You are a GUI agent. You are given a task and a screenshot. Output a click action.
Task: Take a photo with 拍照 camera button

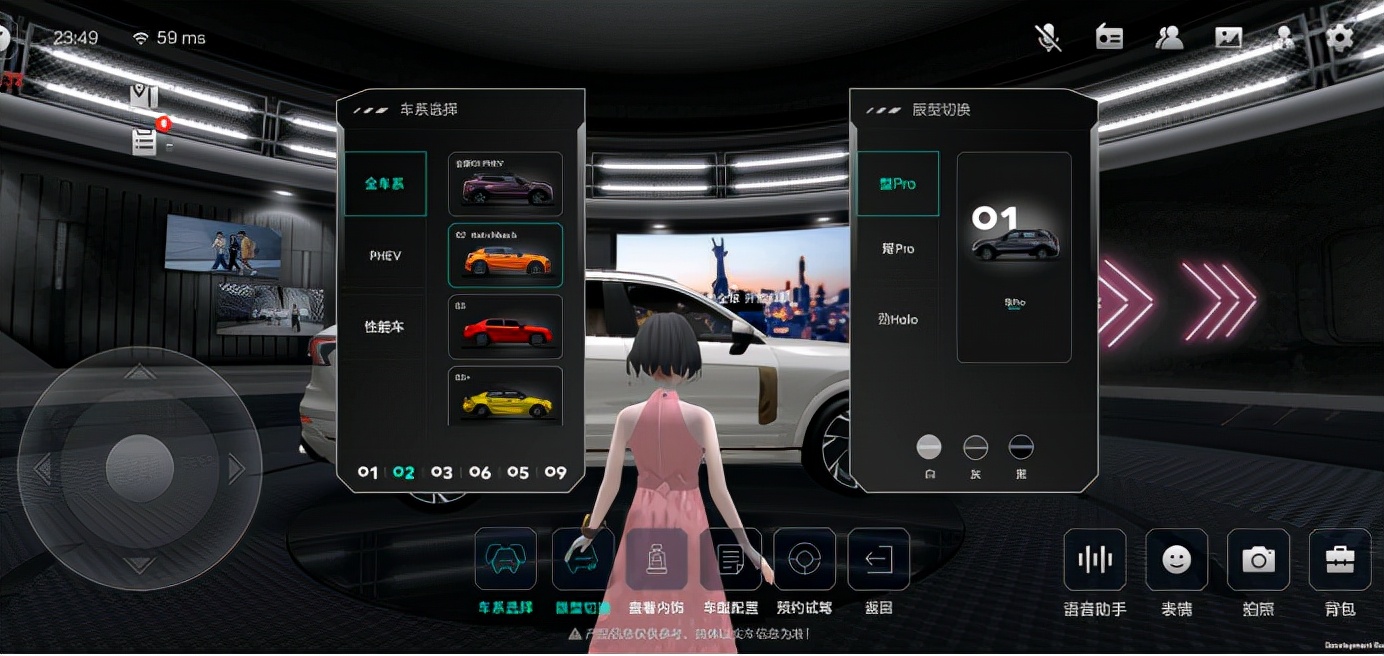pyautogui.click(x=1258, y=561)
